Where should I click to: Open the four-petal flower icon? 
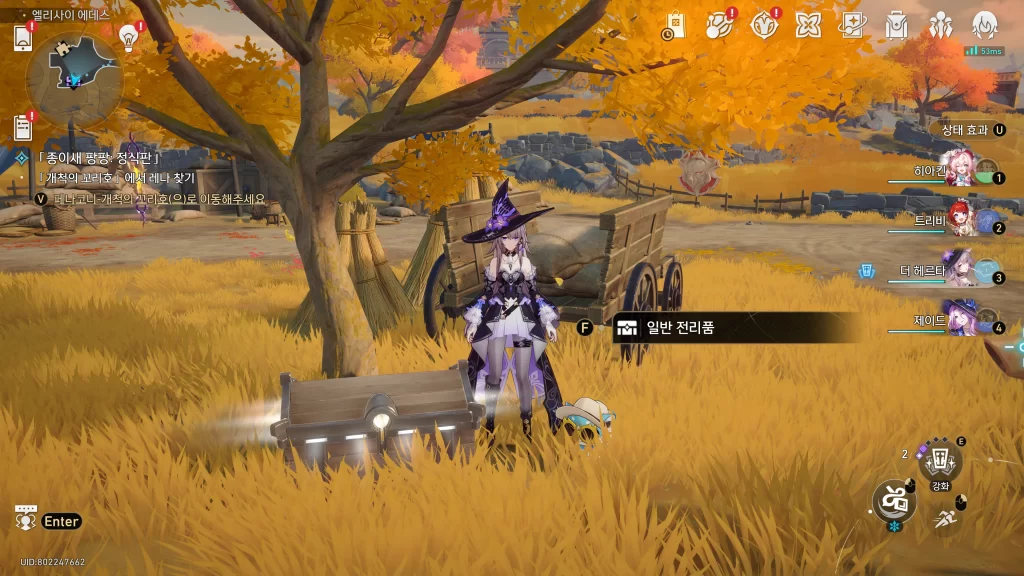pyautogui.click(x=808, y=25)
